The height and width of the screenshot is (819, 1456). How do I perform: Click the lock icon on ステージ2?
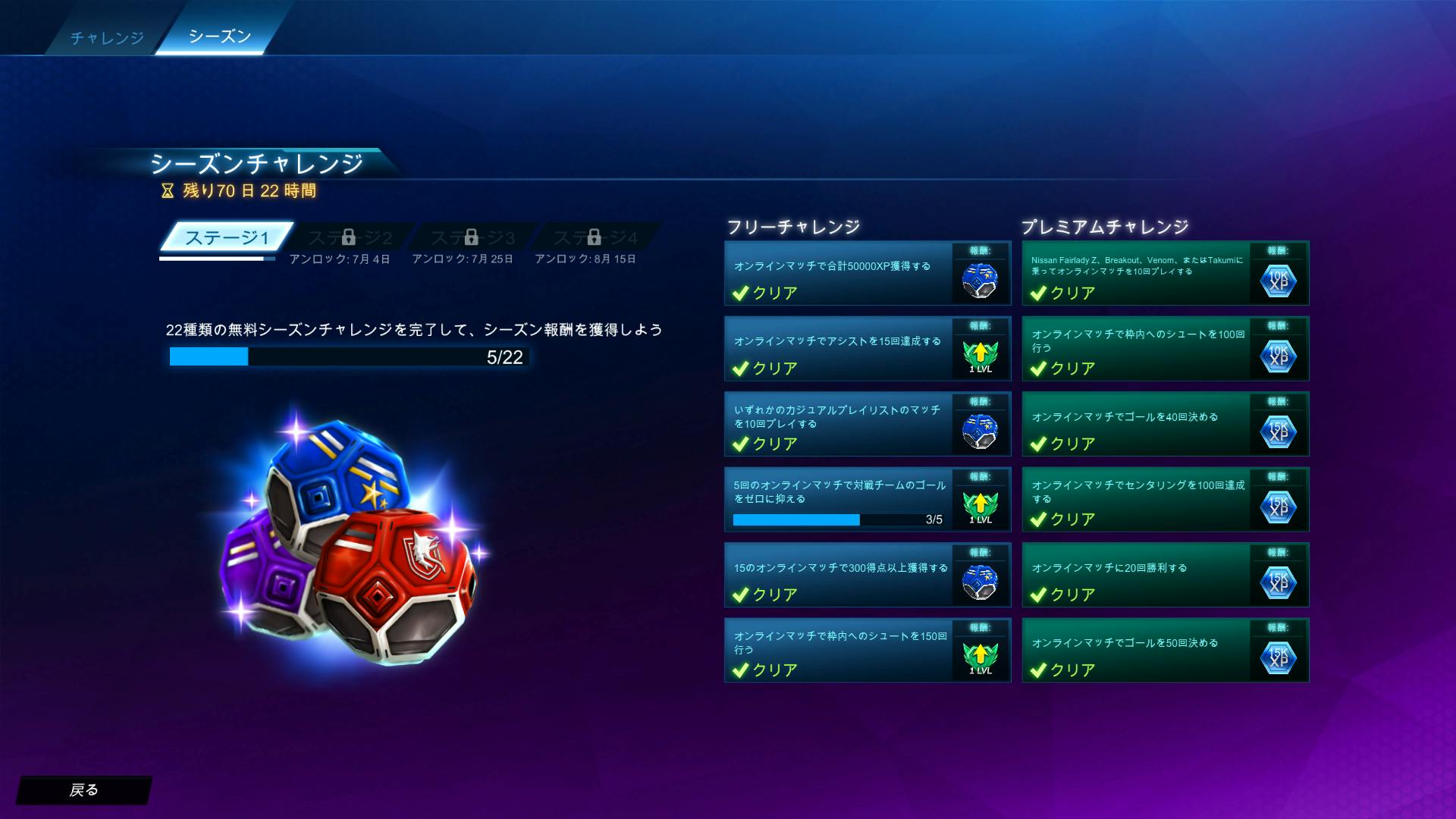(348, 237)
